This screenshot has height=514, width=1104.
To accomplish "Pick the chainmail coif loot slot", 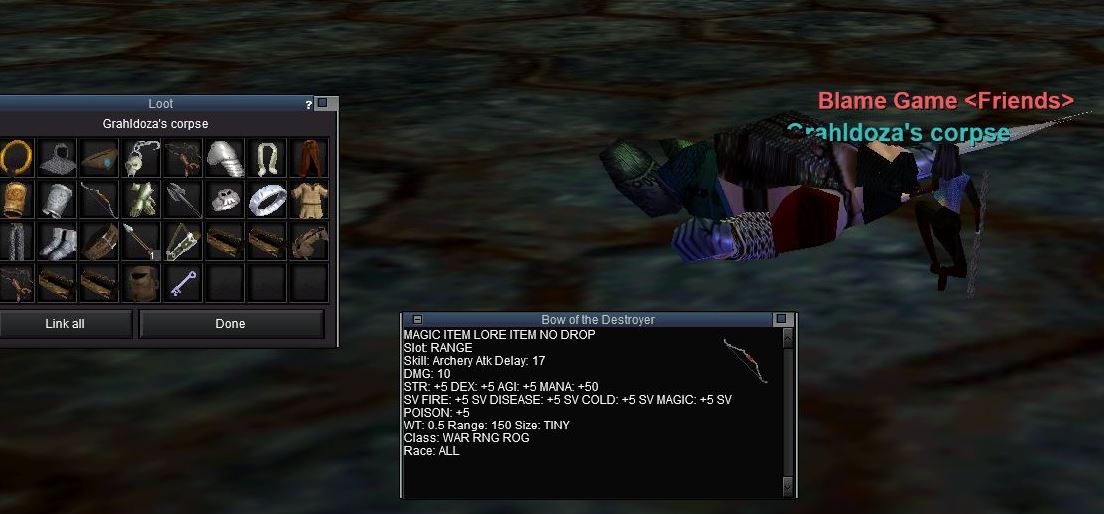I will [57, 157].
